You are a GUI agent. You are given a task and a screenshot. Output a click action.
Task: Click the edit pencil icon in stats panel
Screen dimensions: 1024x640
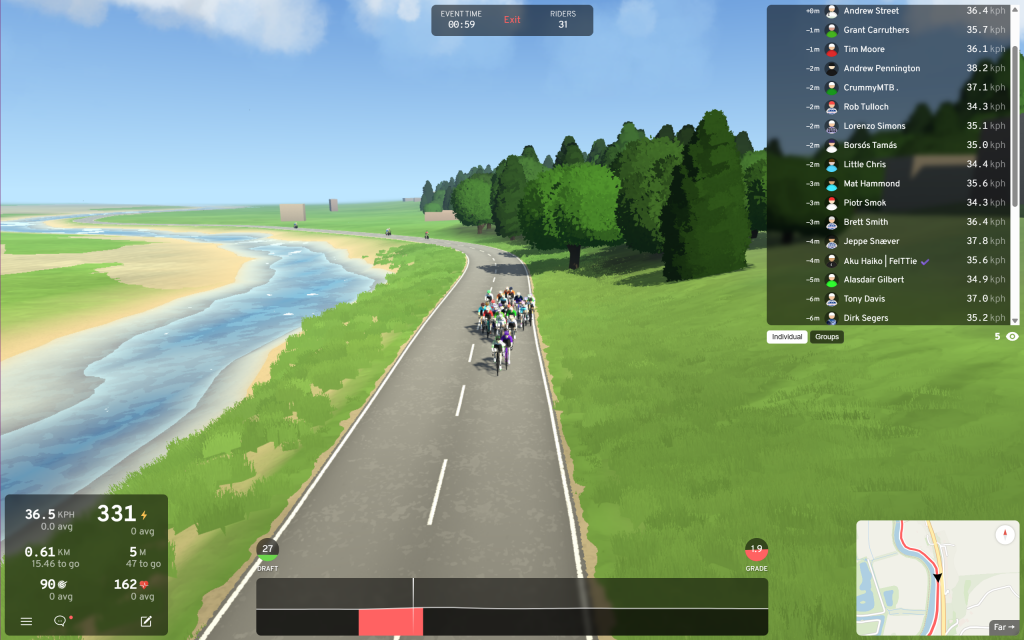[146, 621]
